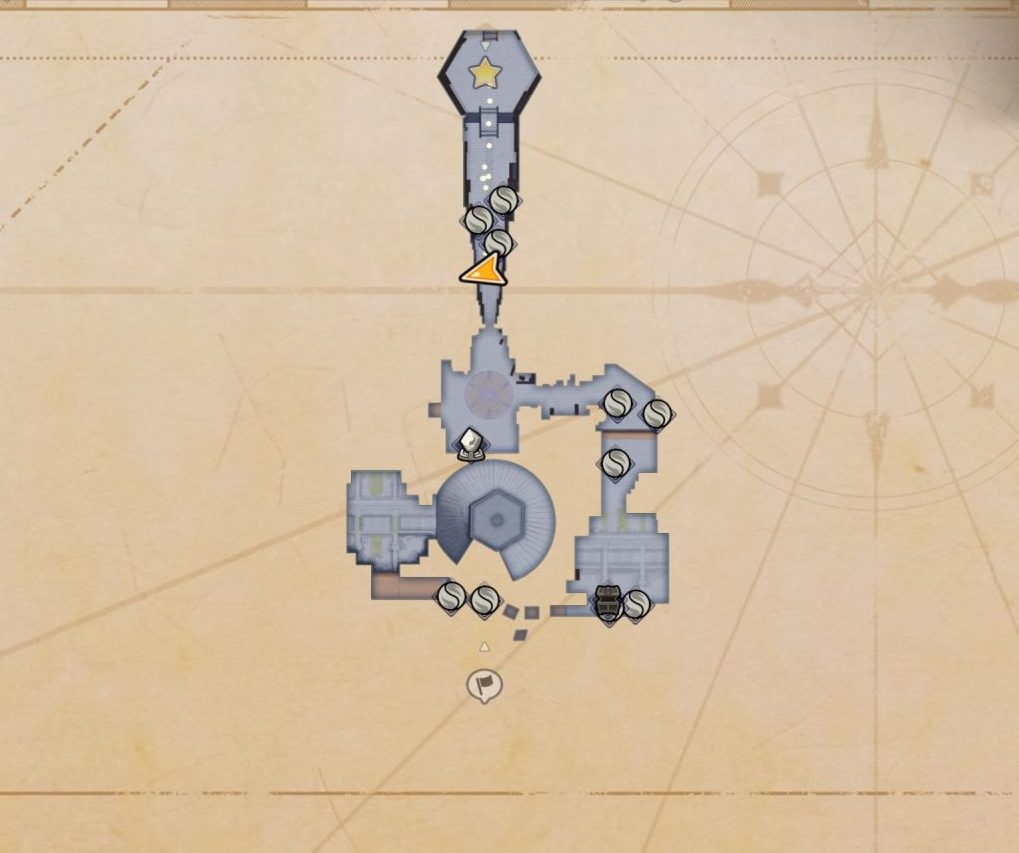Select the flag speech-bubble map marker
This screenshot has width=1019, height=853.
pos(485,685)
